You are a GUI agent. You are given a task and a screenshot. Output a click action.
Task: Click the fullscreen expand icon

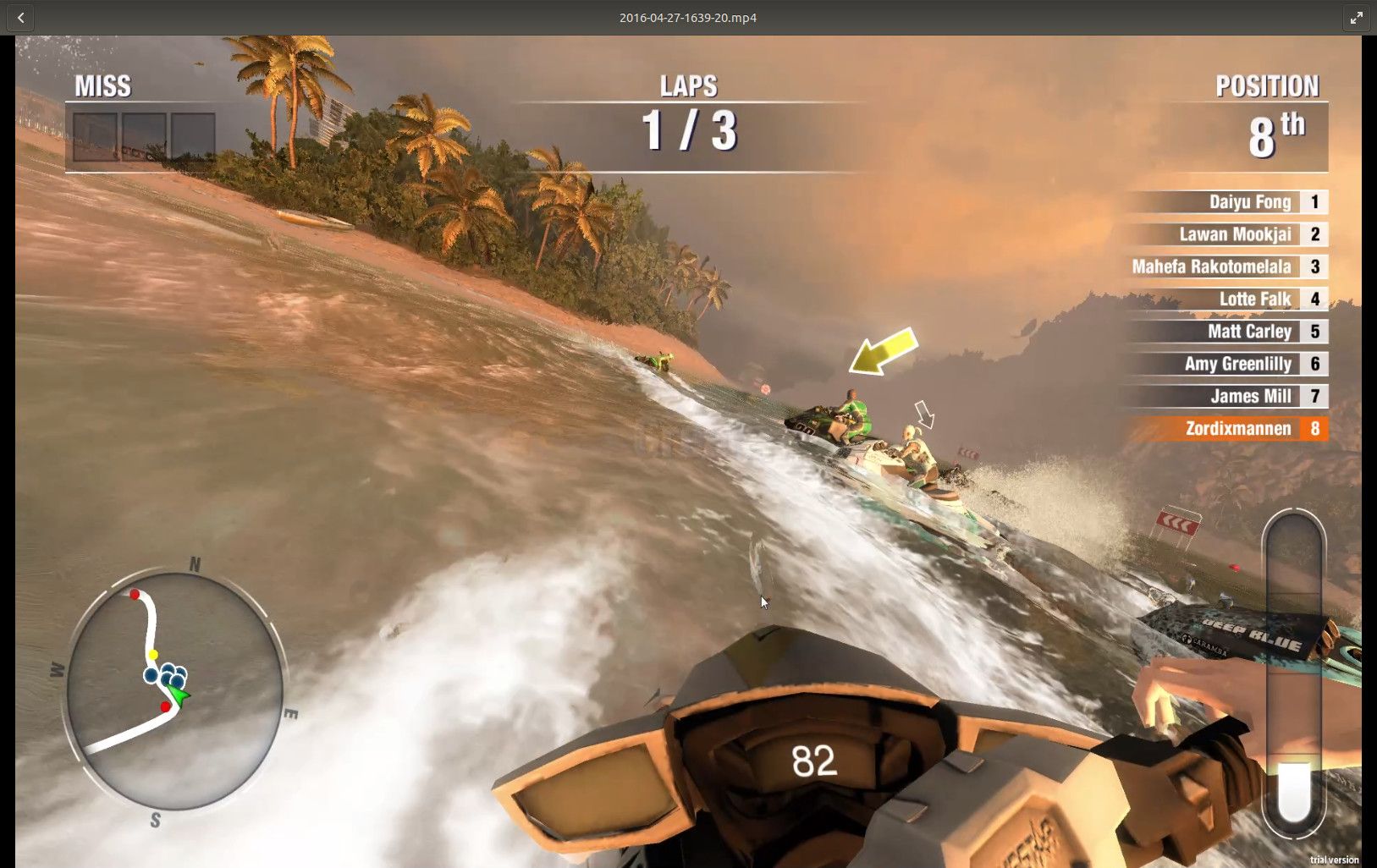pyautogui.click(x=1357, y=17)
